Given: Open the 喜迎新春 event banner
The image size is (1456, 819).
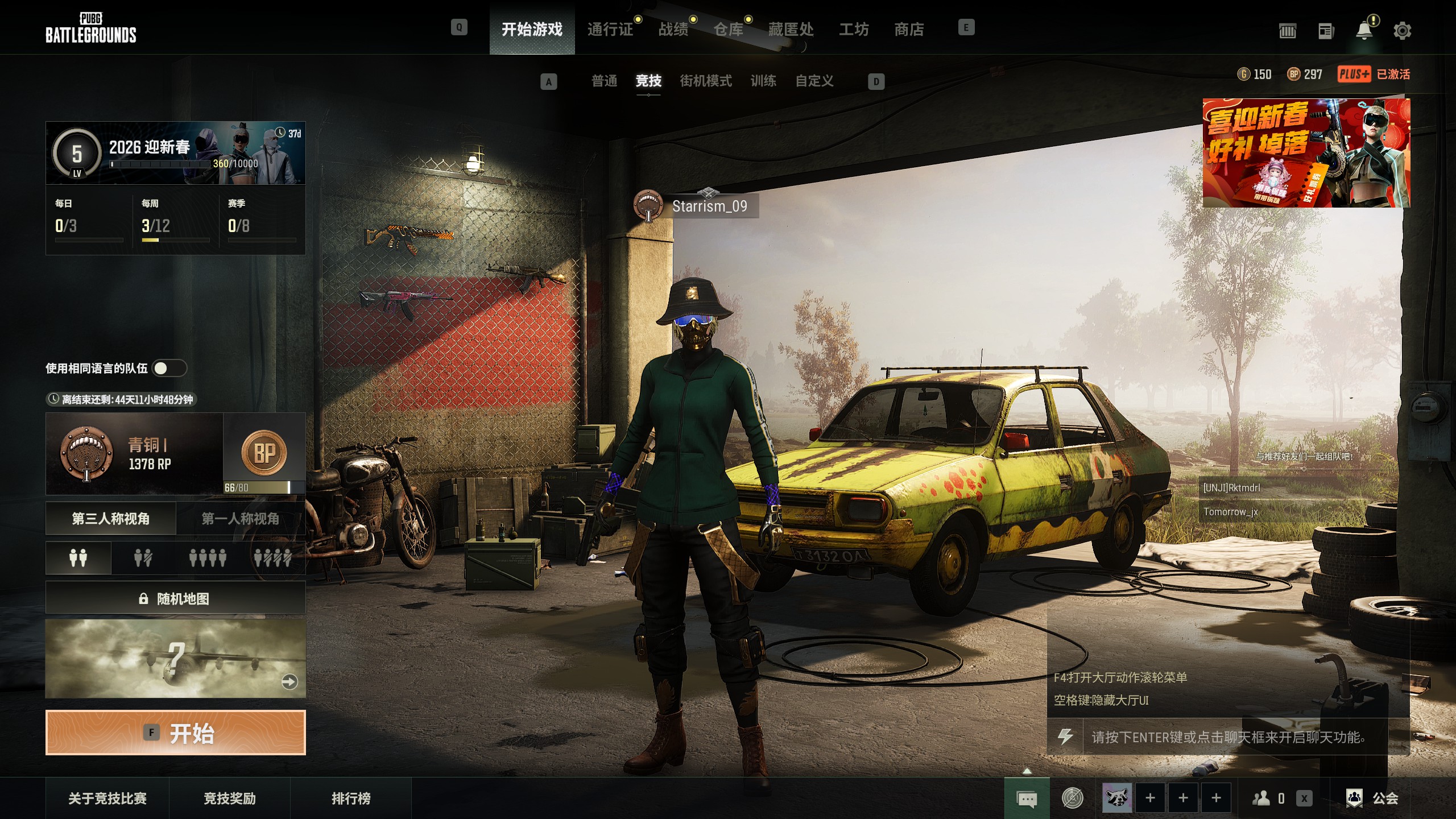Looking at the screenshot, I should click(1306, 152).
